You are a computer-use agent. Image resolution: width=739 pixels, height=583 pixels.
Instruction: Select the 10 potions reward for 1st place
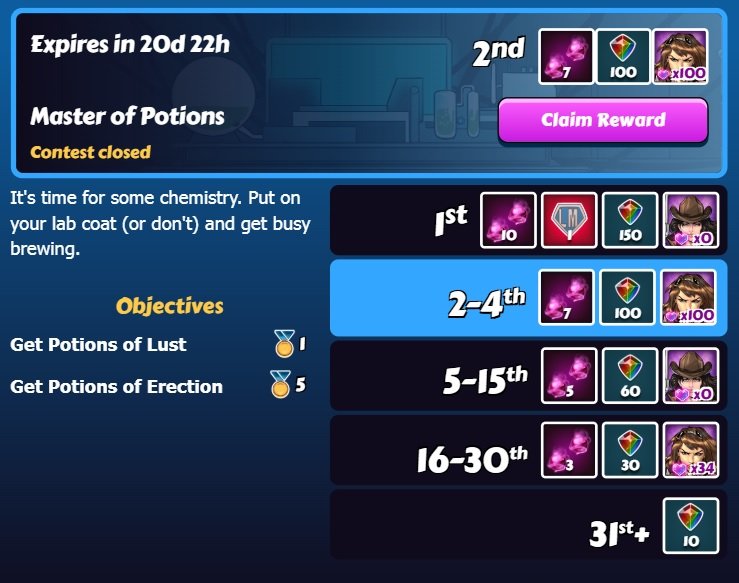[x=509, y=220]
